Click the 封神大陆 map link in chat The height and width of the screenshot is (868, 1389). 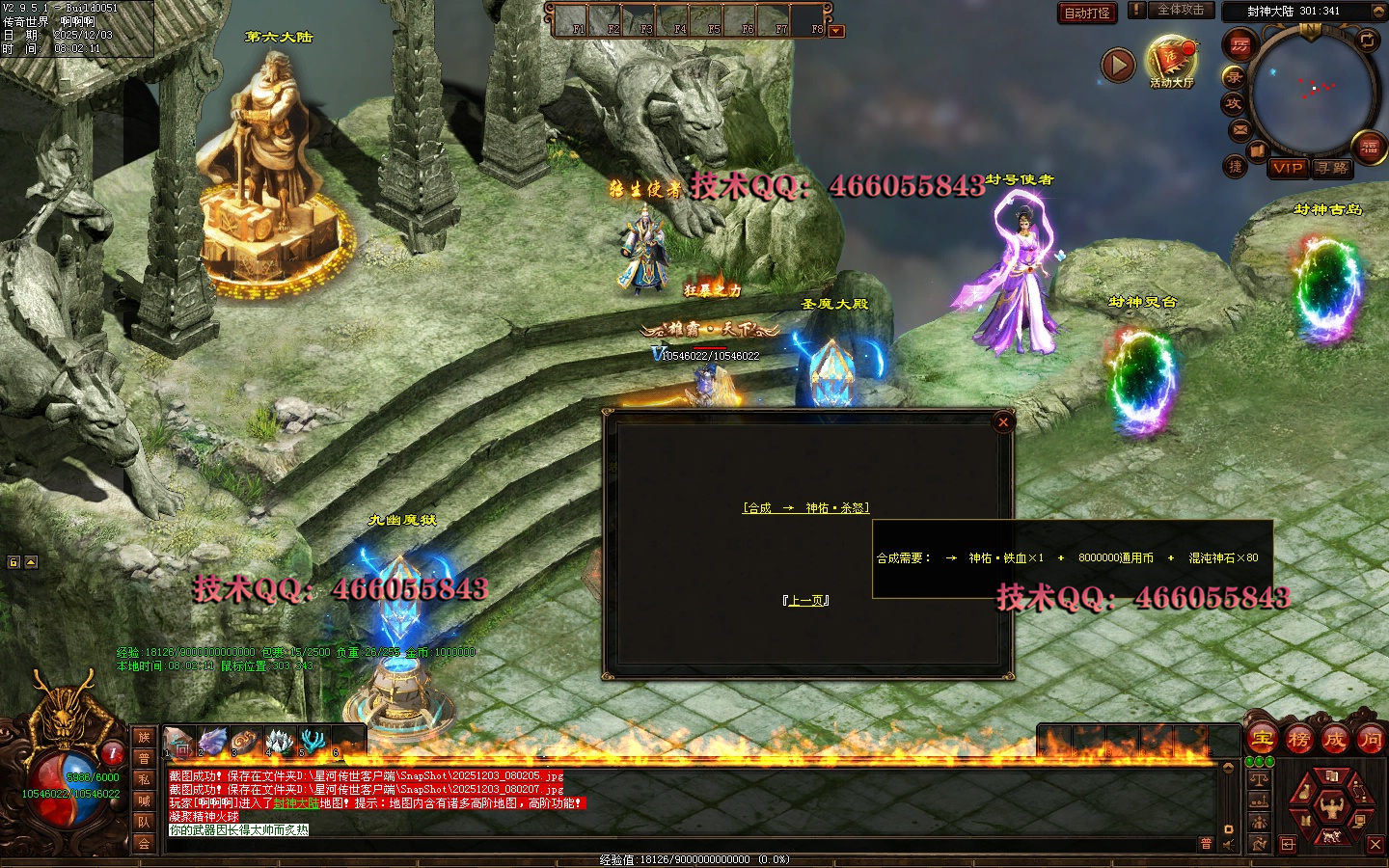coord(296,802)
